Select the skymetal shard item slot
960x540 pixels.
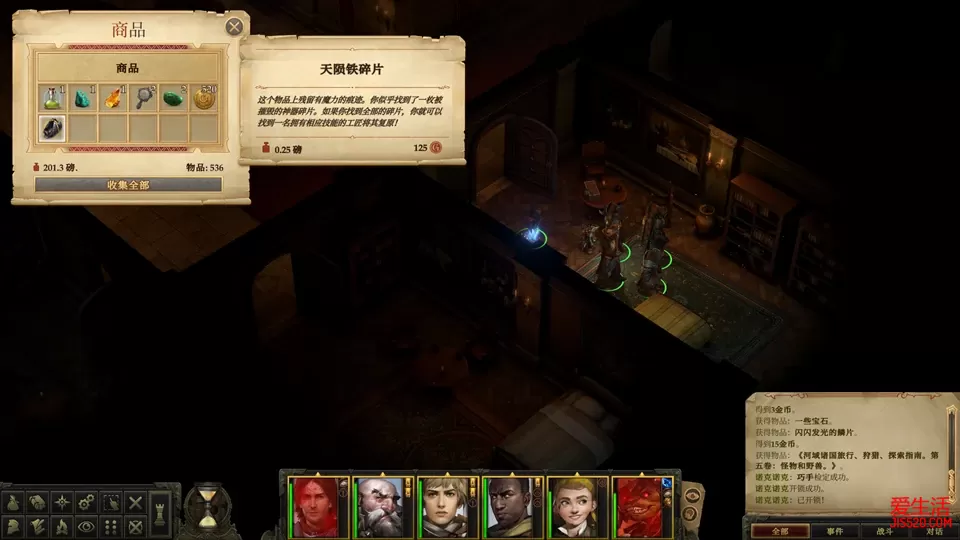point(52,128)
